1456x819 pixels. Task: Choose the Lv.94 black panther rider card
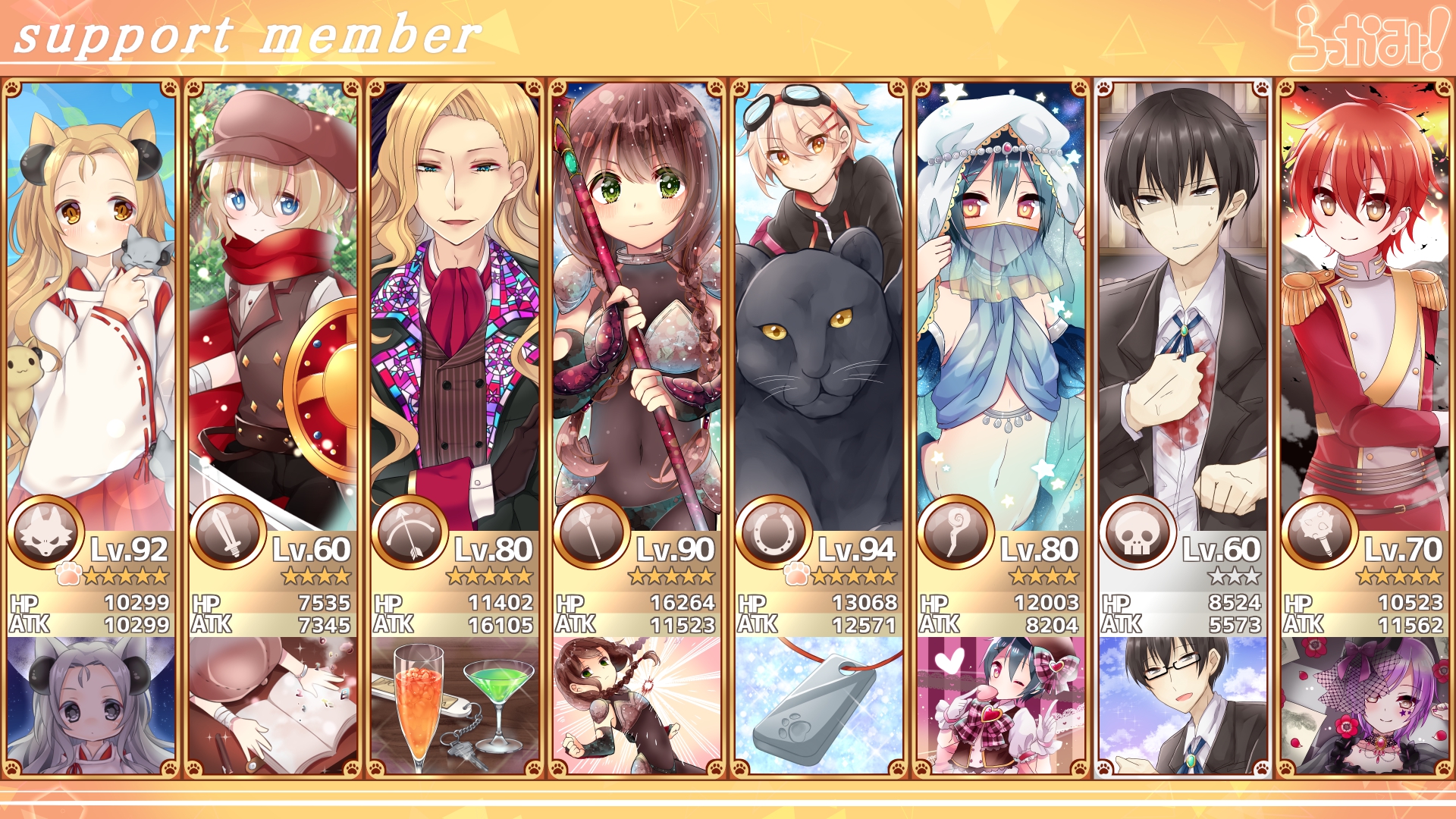coord(819,303)
